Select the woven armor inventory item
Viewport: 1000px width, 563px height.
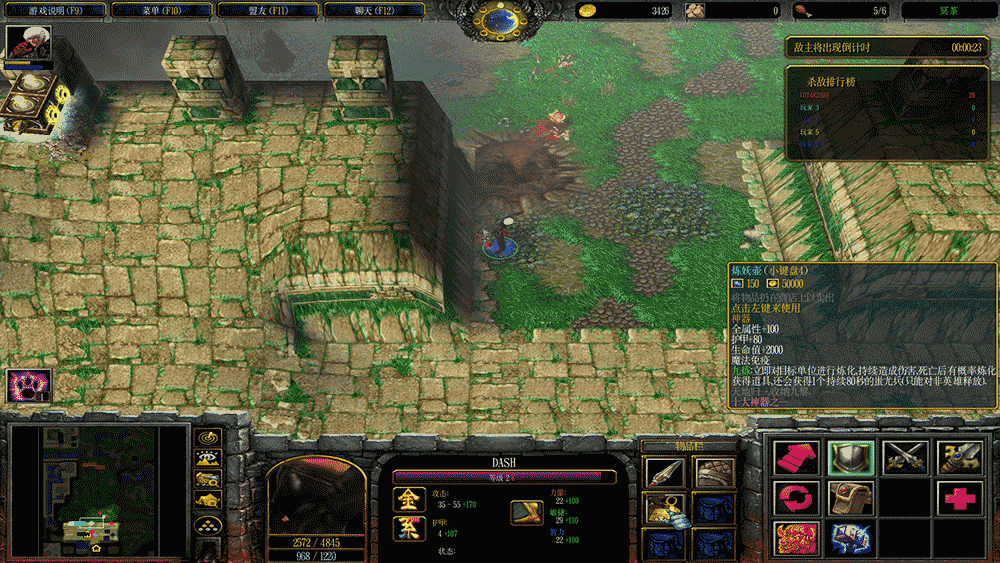point(713,473)
